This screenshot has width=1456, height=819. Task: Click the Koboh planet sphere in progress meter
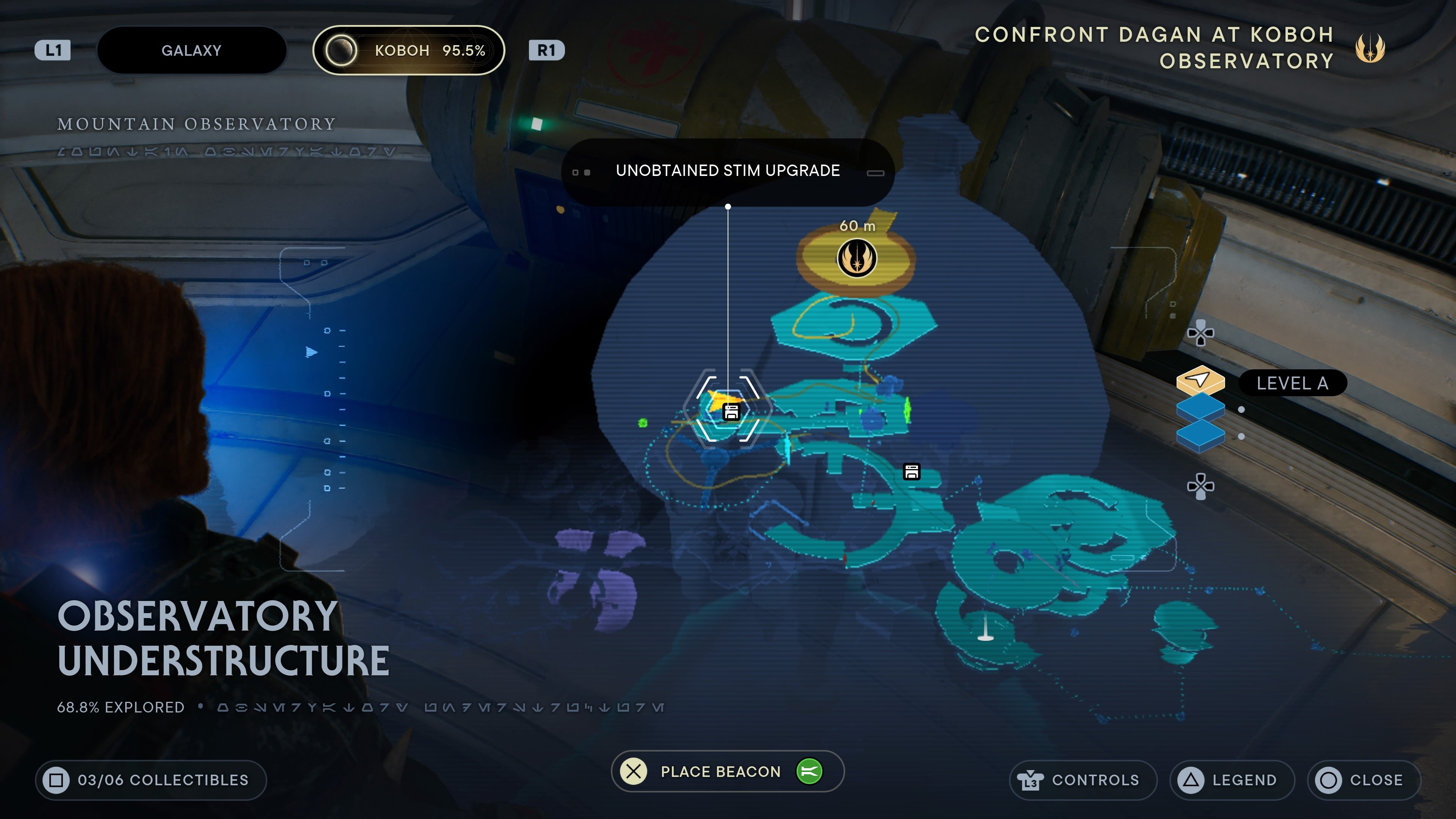click(x=341, y=50)
